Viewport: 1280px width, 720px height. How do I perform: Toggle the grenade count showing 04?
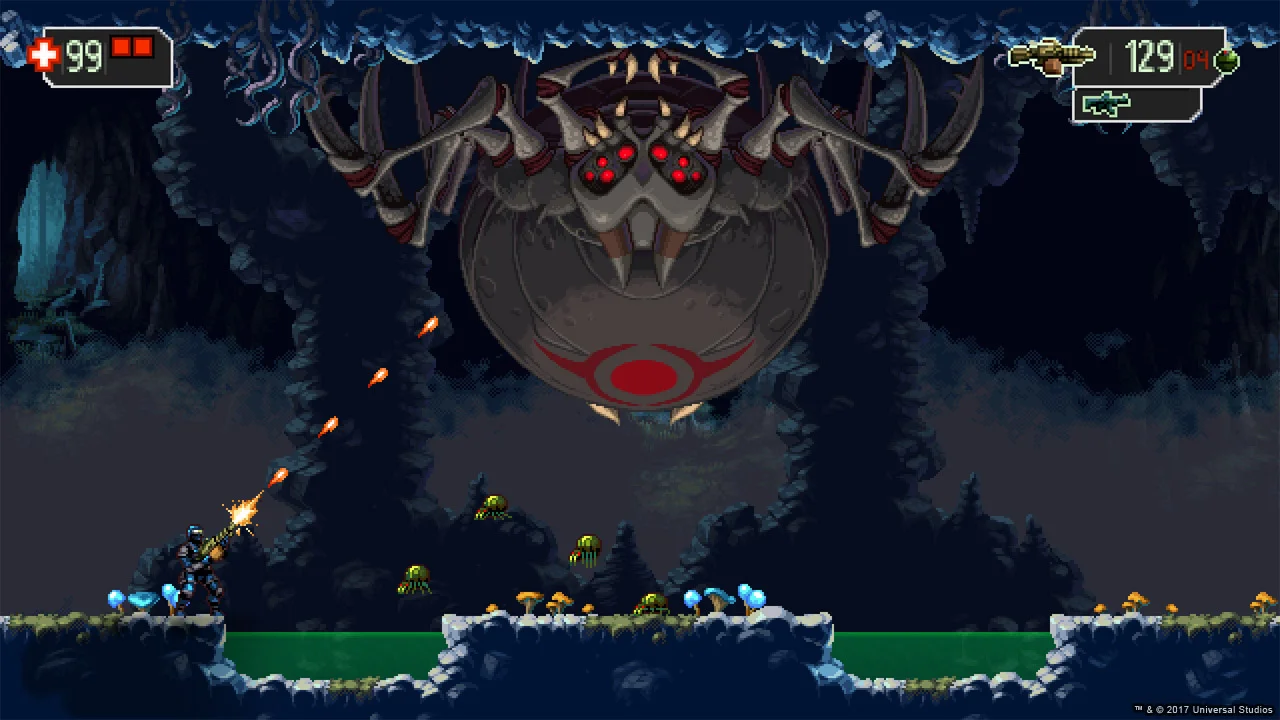pos(1196,60)
